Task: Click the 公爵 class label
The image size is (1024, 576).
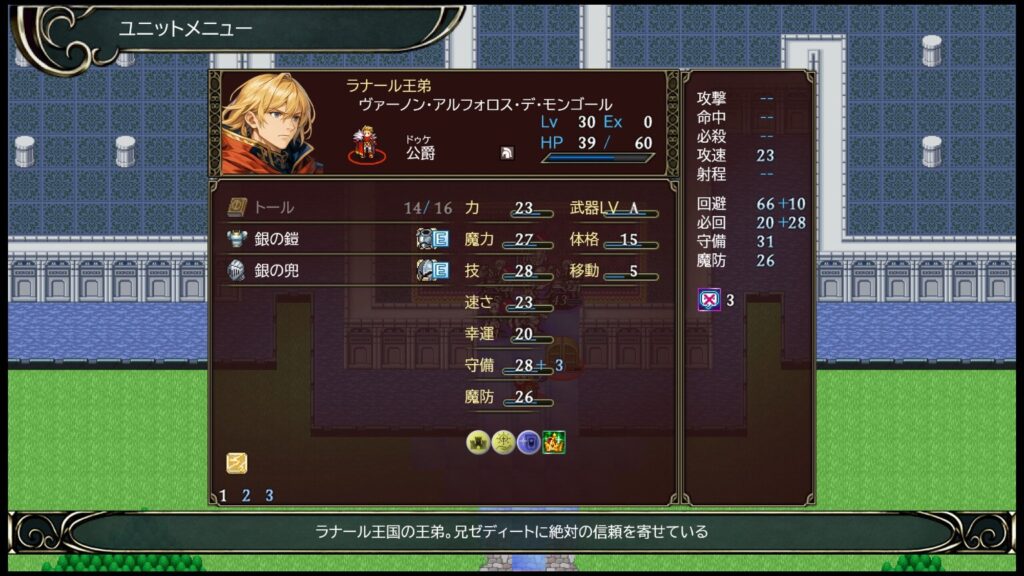Action: pos(420,155)
